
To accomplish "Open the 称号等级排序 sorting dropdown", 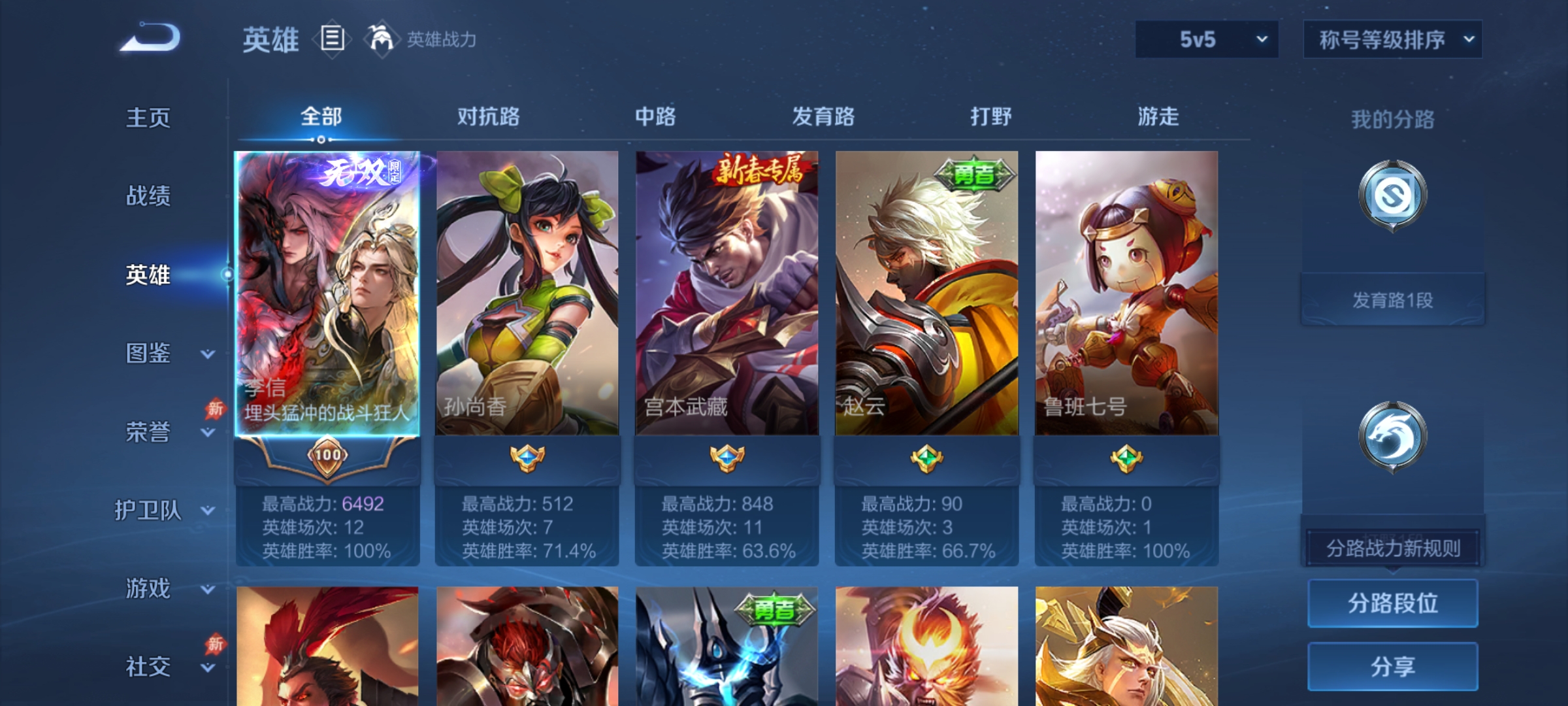I will click(1392, 39).
